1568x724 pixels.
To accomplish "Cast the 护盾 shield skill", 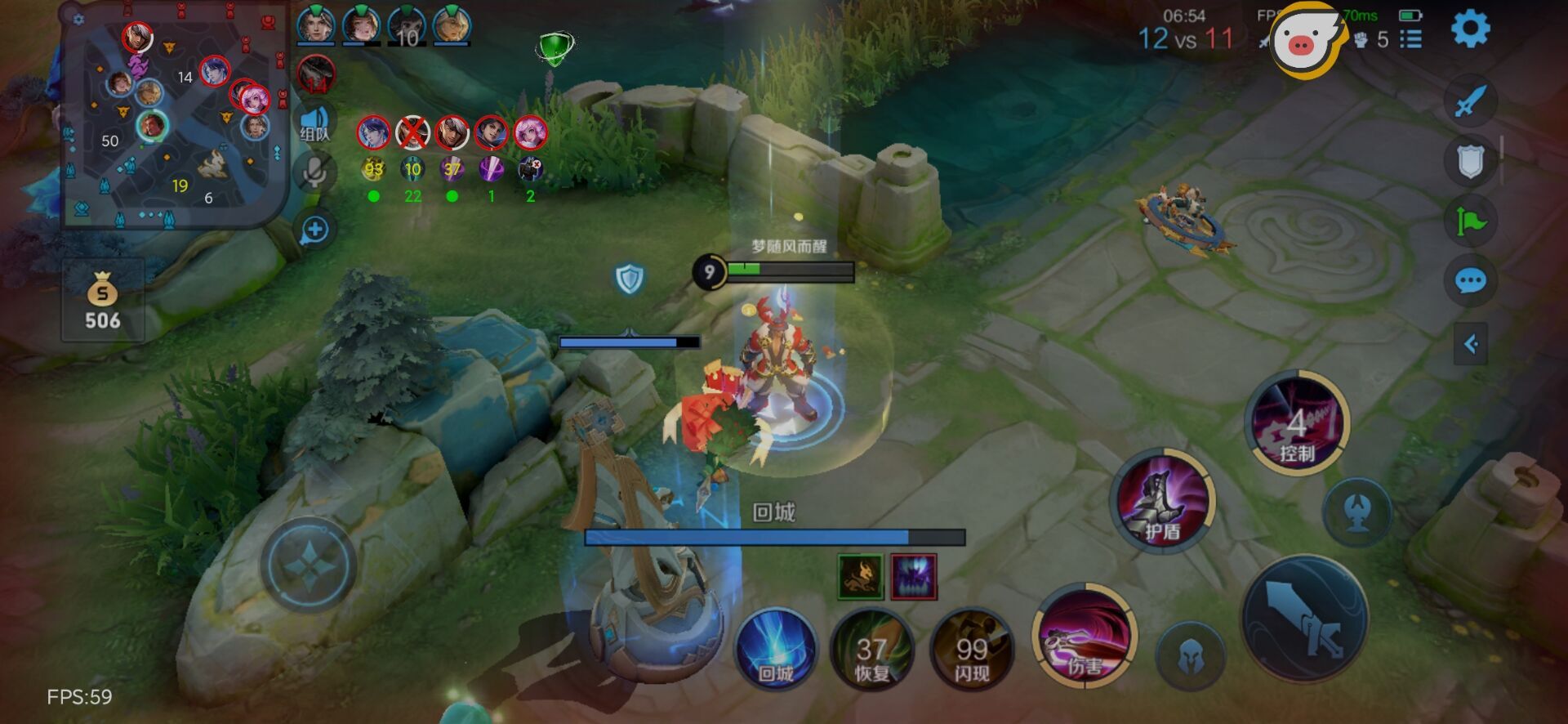I will [x=1162, y=500].
